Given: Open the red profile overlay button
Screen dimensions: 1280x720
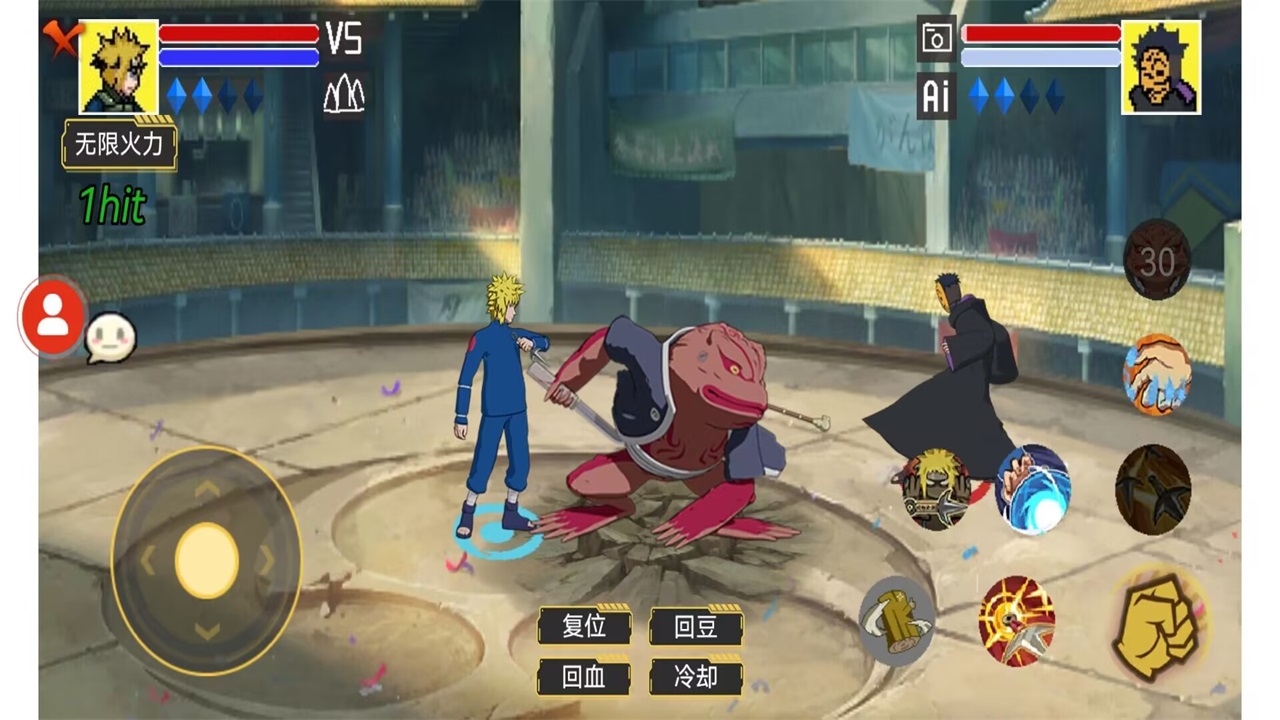Looking at the screenshot, I should click(x=52, y=317).
